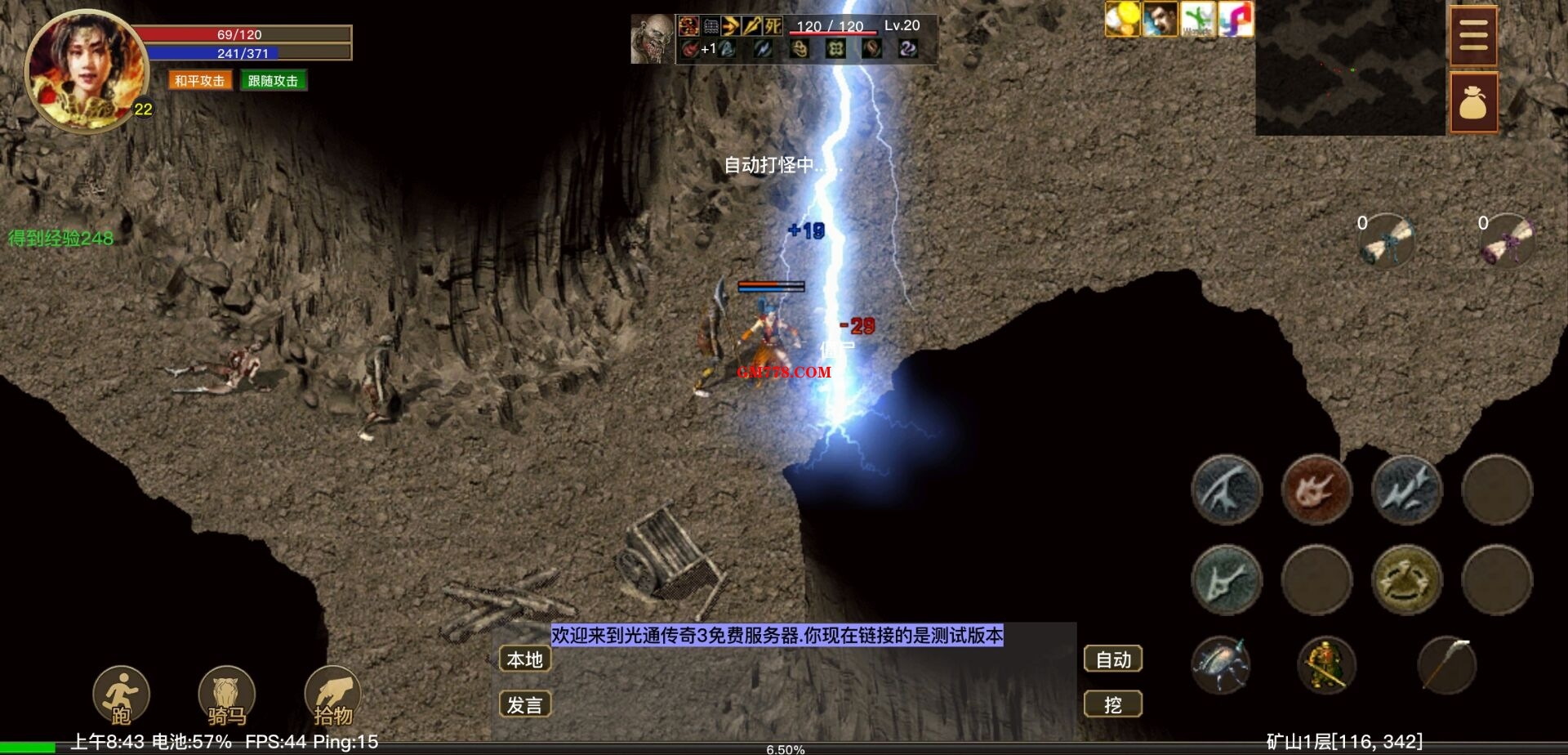Open the hamburger main menu
Image resolution: width=1568 pixels, height=755 pixels.
tap(1473, 36)
